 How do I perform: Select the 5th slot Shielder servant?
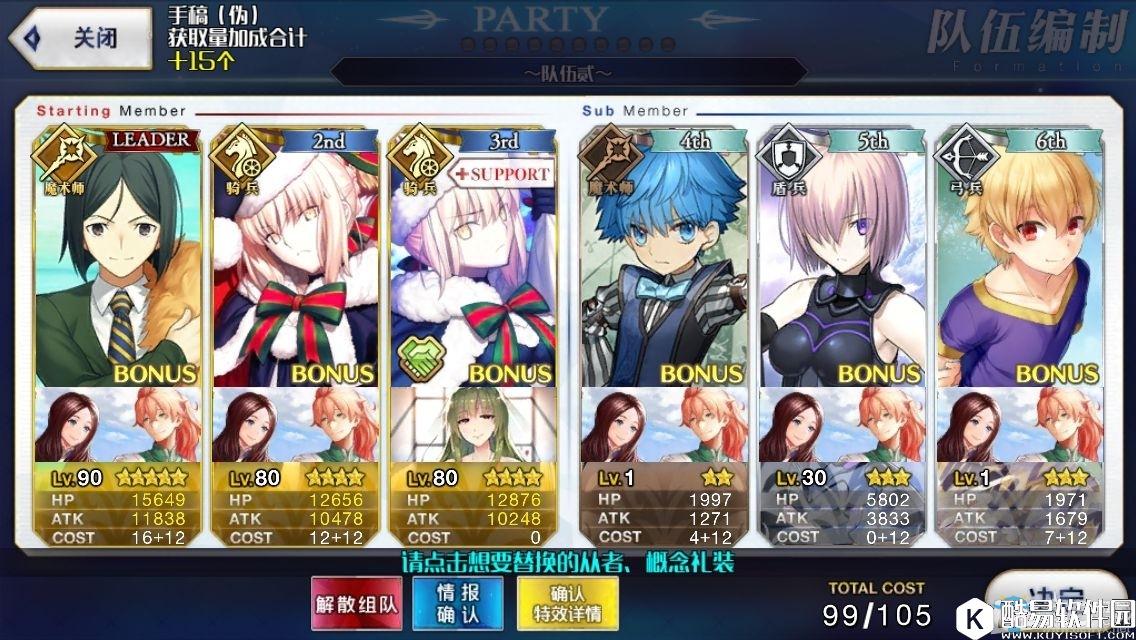click(841, 260)
